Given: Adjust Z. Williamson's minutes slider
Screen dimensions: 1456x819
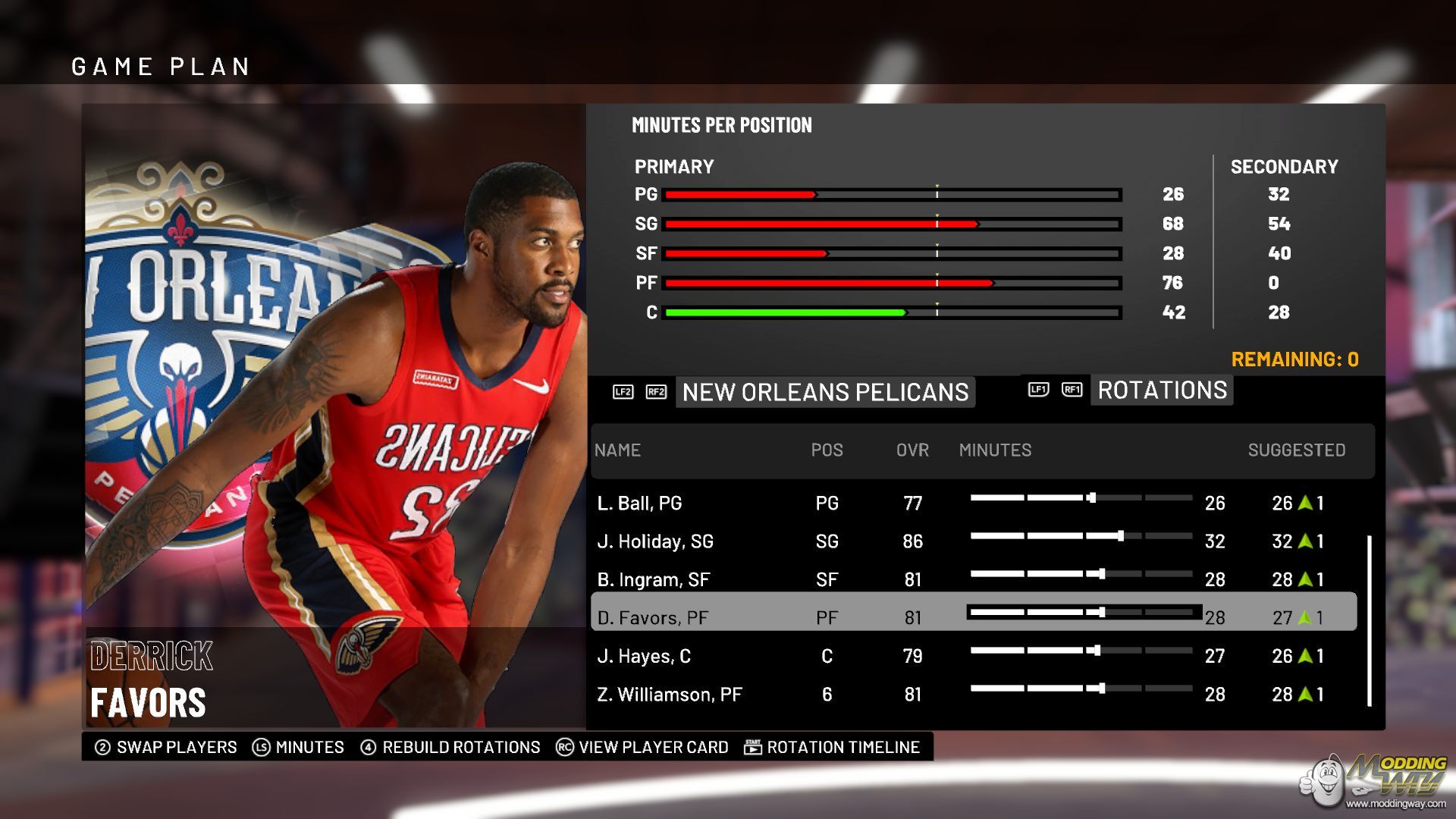Looking at the screenshot, I should [x=1101, y=689].
